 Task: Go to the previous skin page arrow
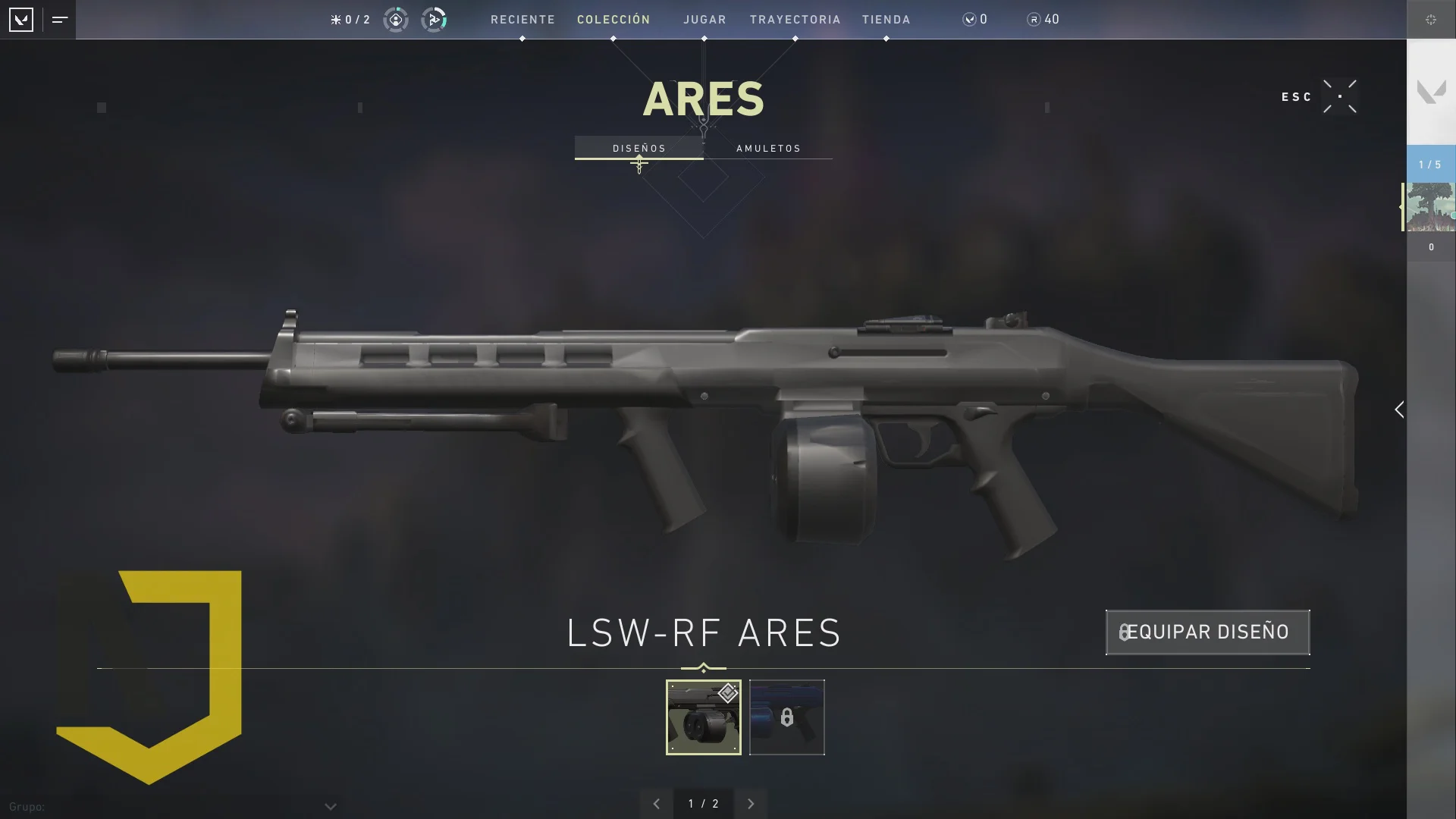click(657, 804)
